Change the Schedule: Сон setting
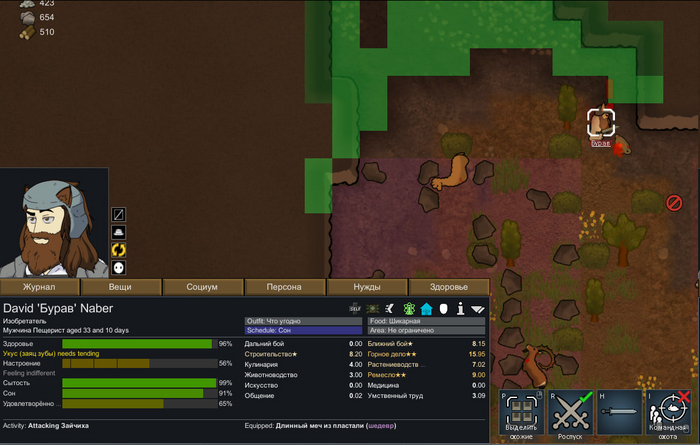The height and width of the screenshot is (445, 700). (x=303, y=330)
